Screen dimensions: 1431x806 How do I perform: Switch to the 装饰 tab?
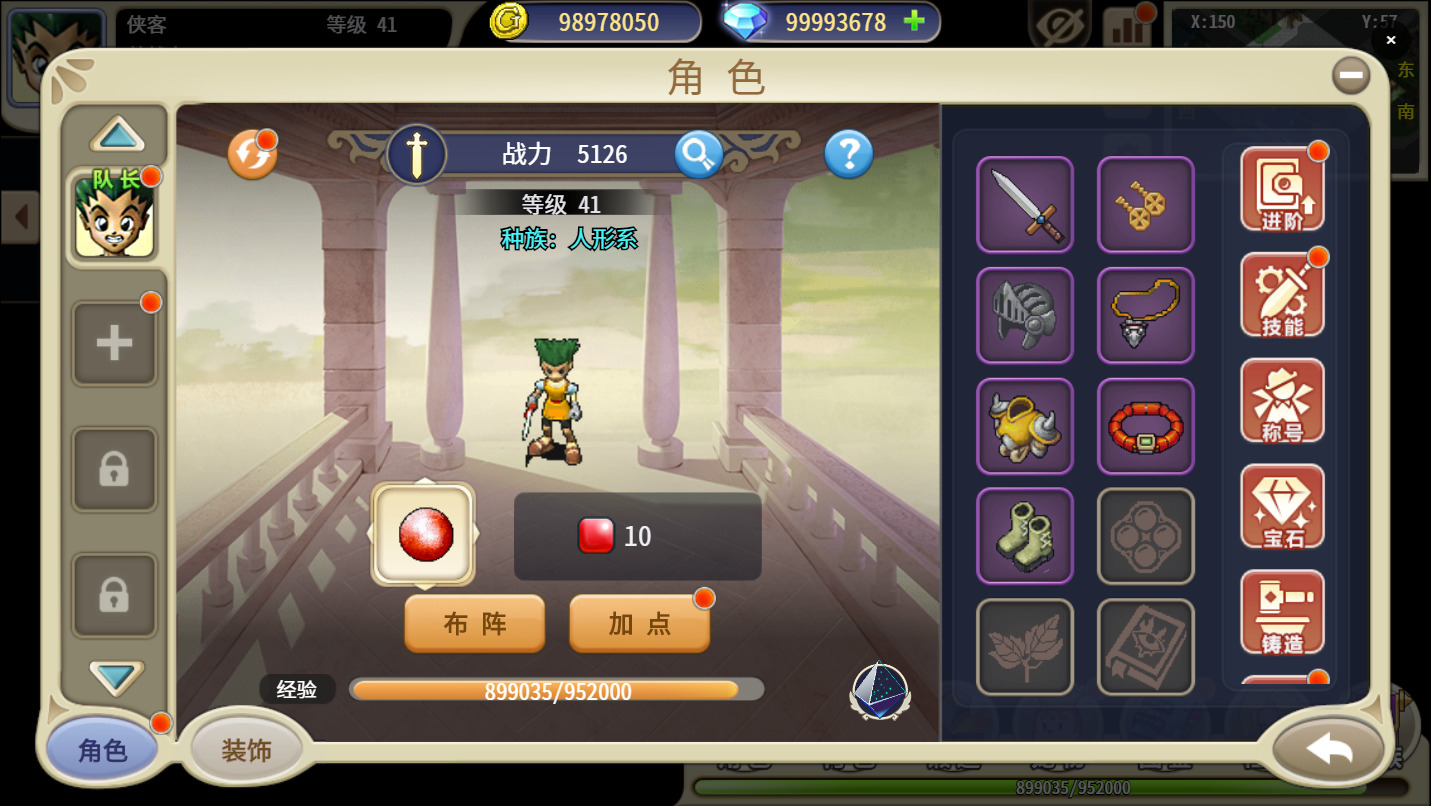pos(243,748)
